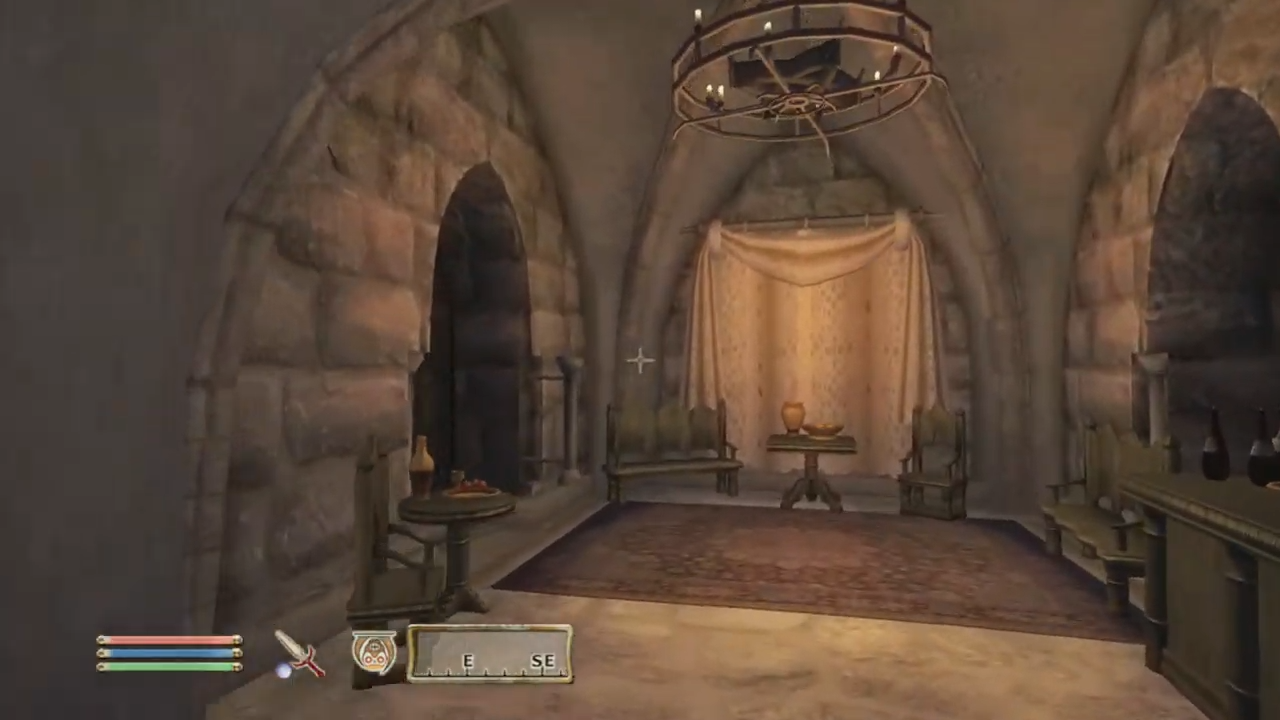Image resolution: width=1280 pixels, height=720 pixels.
Task: Click the blue glow on the weapon icon
Action: click(x=285, y=672)
